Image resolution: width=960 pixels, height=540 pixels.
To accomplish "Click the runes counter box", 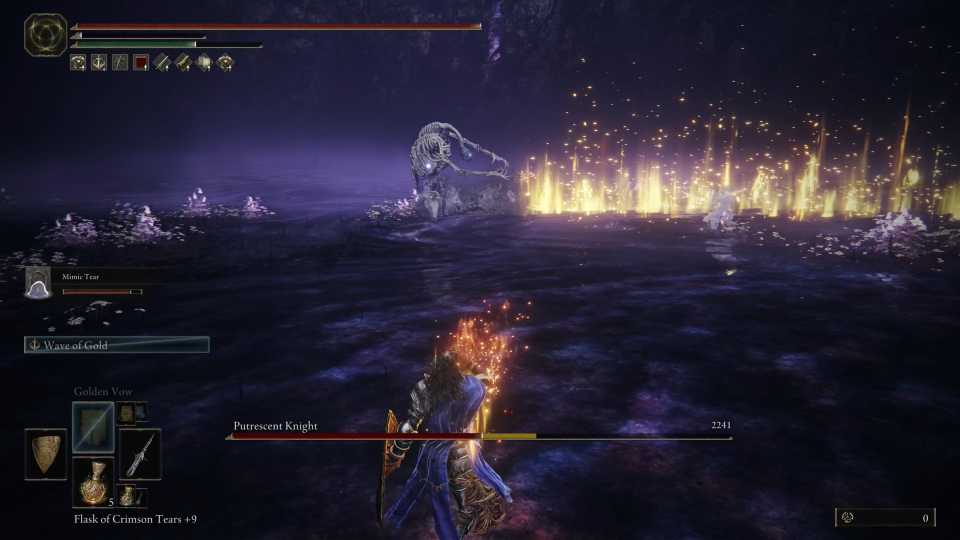I will click(x=885, y=517).
